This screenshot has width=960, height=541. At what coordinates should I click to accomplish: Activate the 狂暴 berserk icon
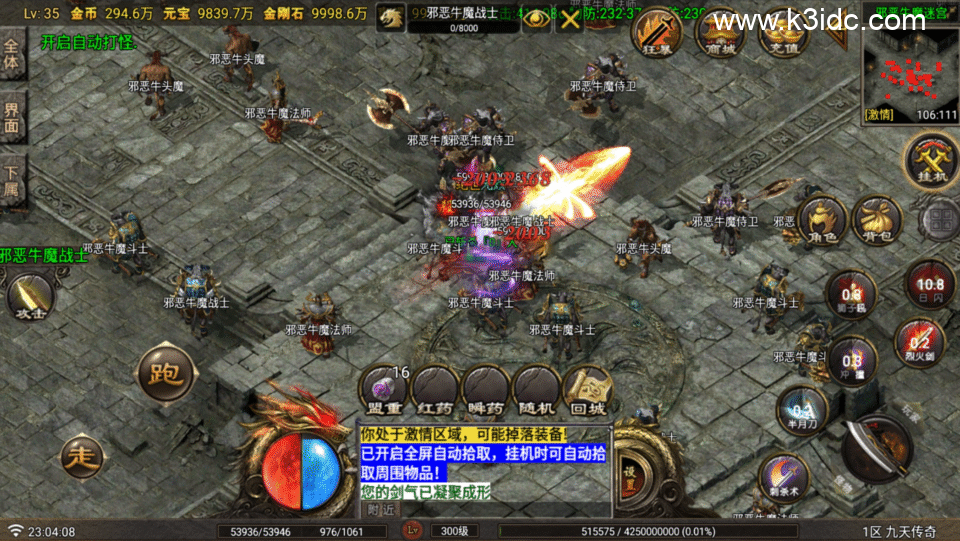tap(658, 33)
